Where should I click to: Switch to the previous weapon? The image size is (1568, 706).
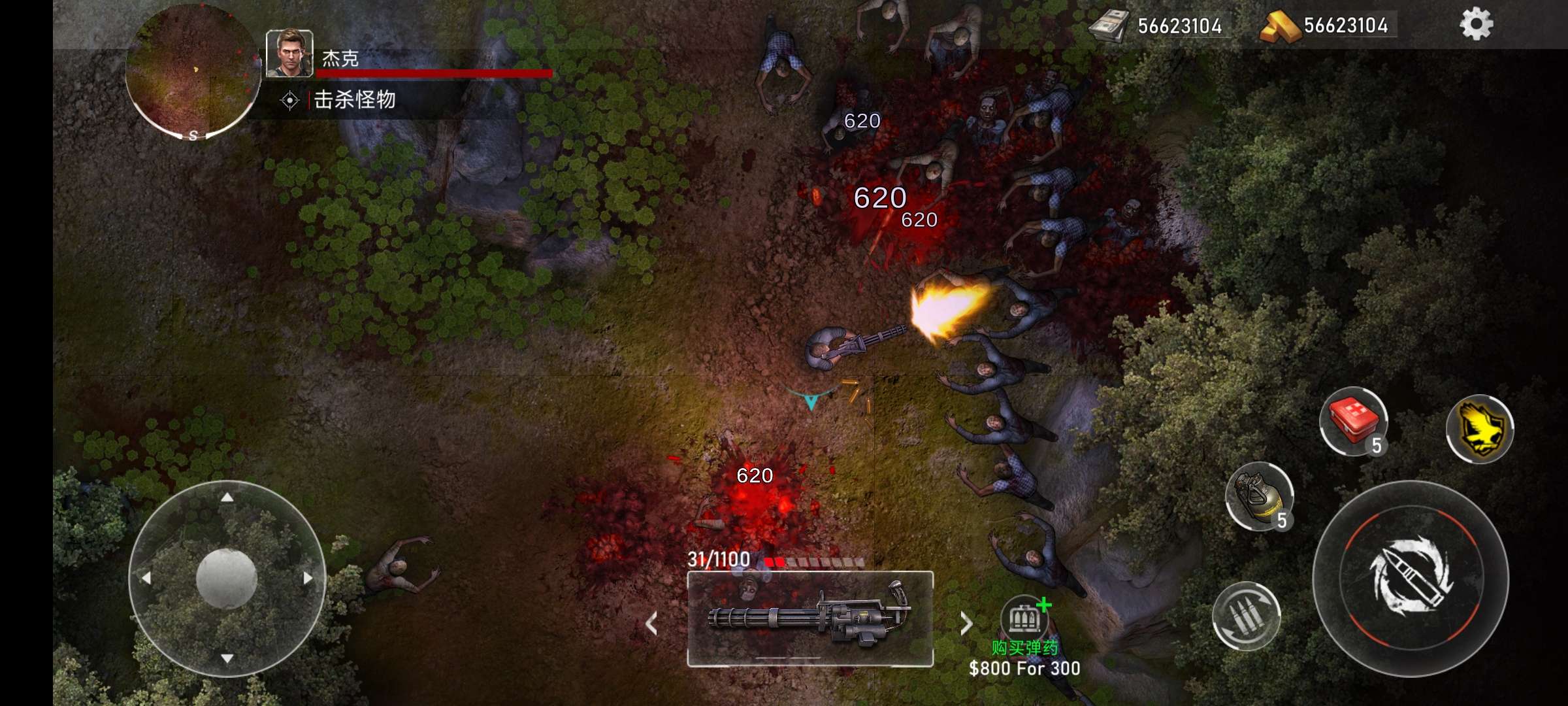tap(651, 623)
